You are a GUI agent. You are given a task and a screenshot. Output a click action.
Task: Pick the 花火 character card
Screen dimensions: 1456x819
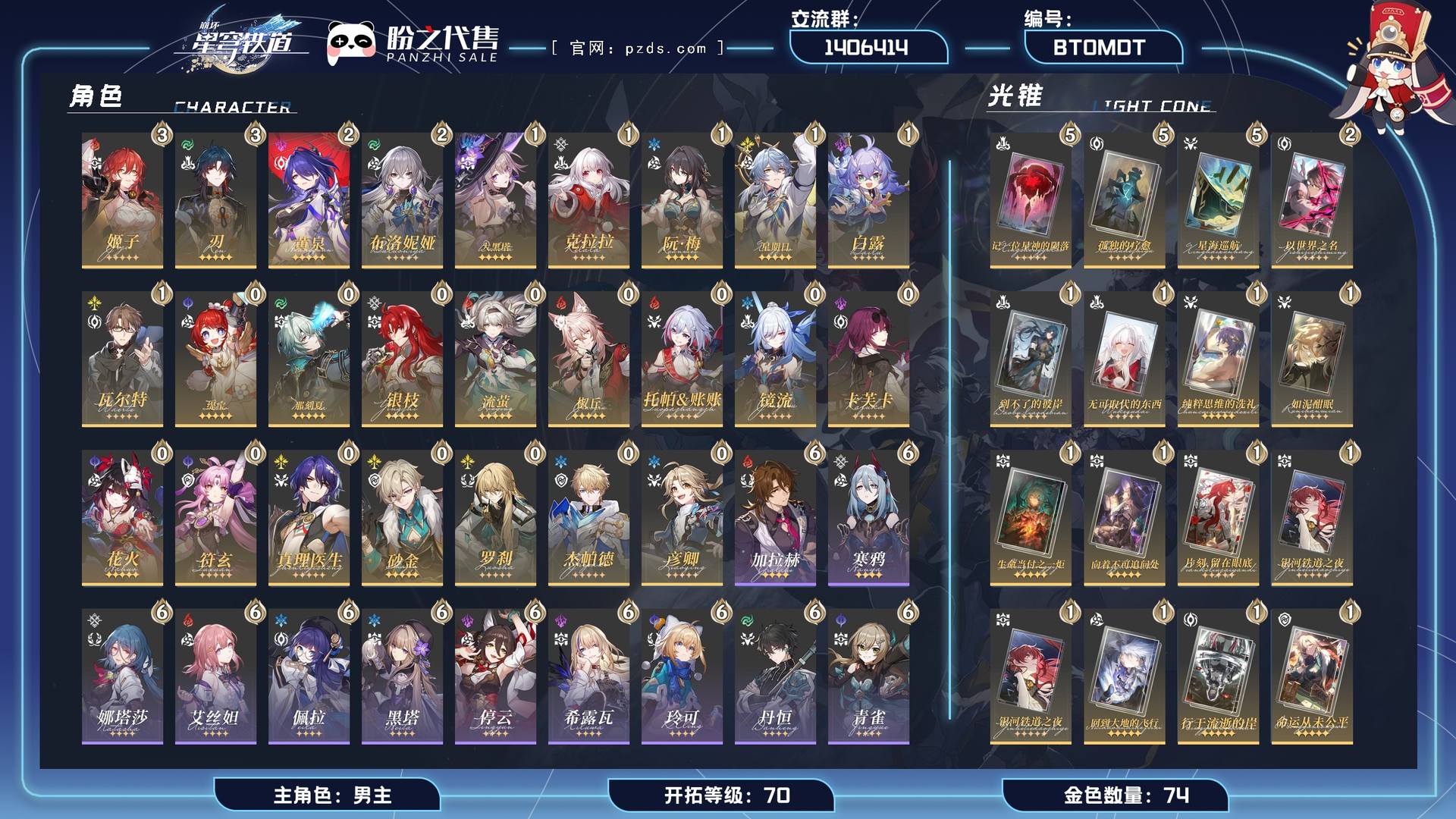pyautogui.click(x=122, y=519)
